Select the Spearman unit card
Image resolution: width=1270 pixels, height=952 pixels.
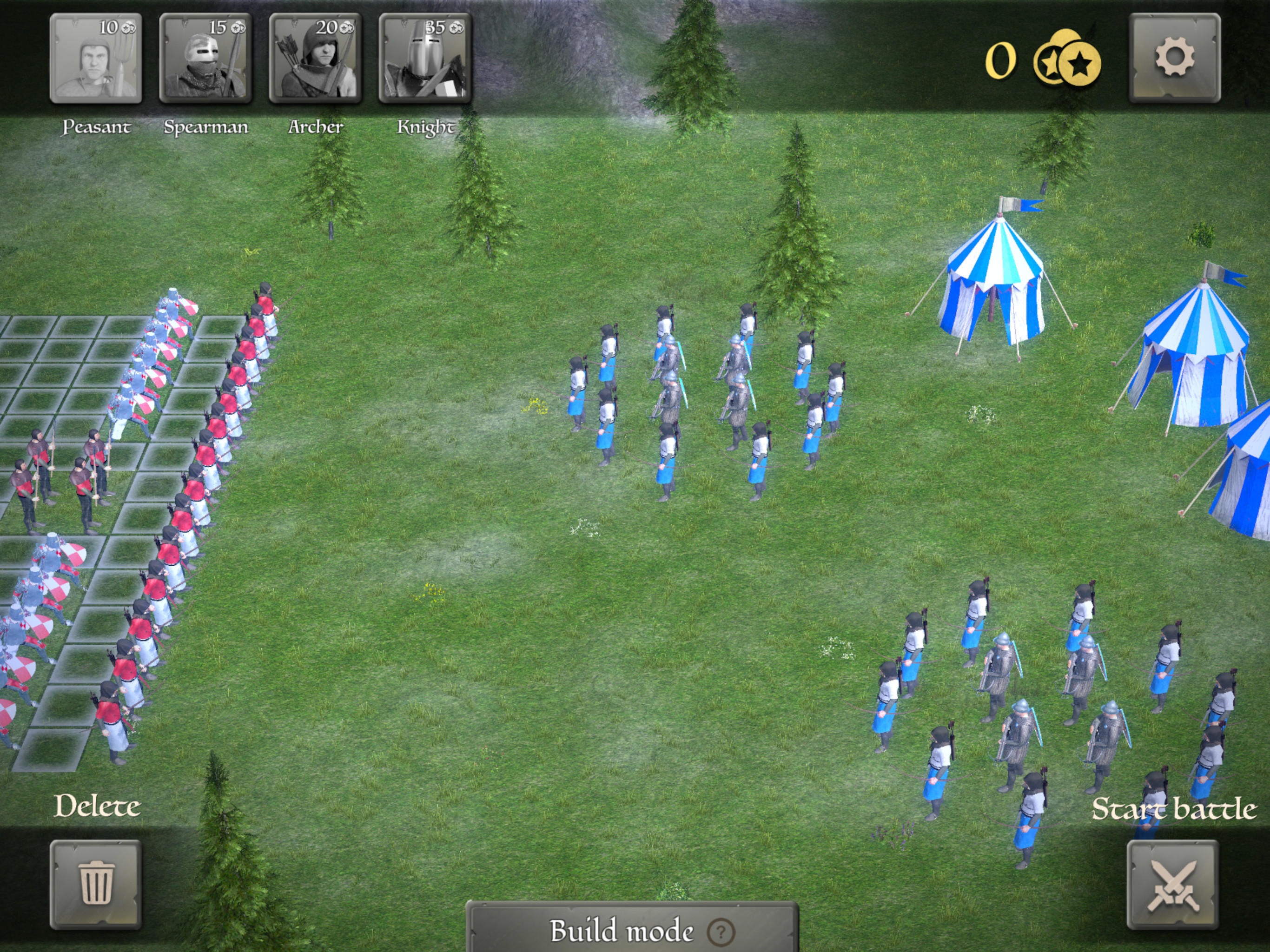(x=207, y=58)
